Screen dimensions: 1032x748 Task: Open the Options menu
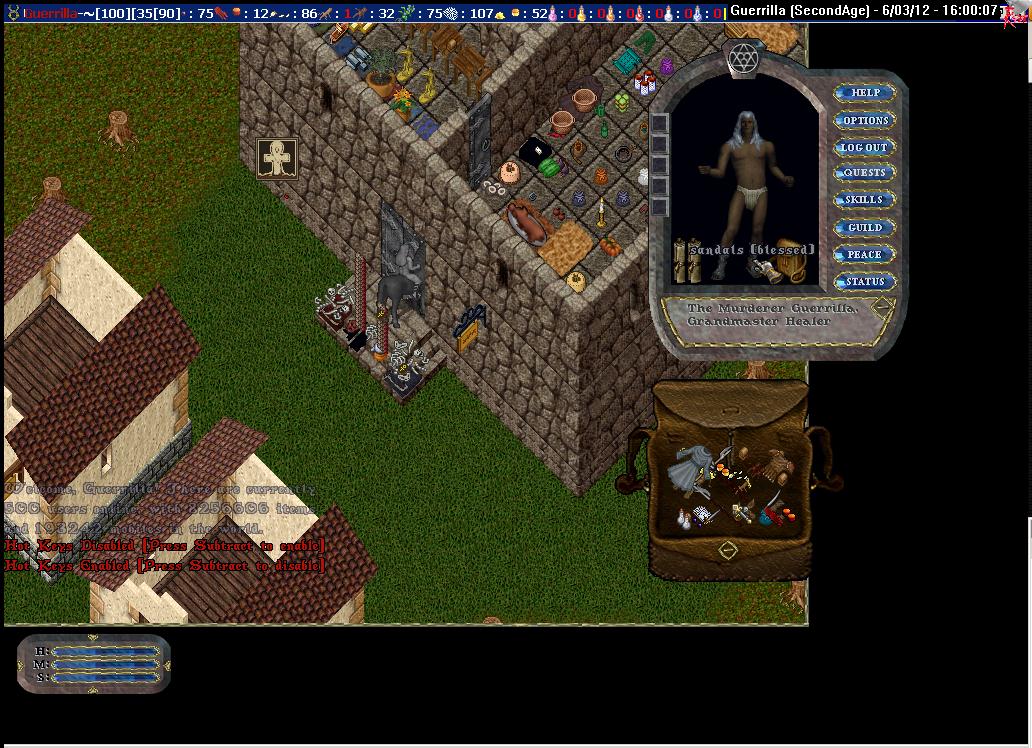pos(865,120)
